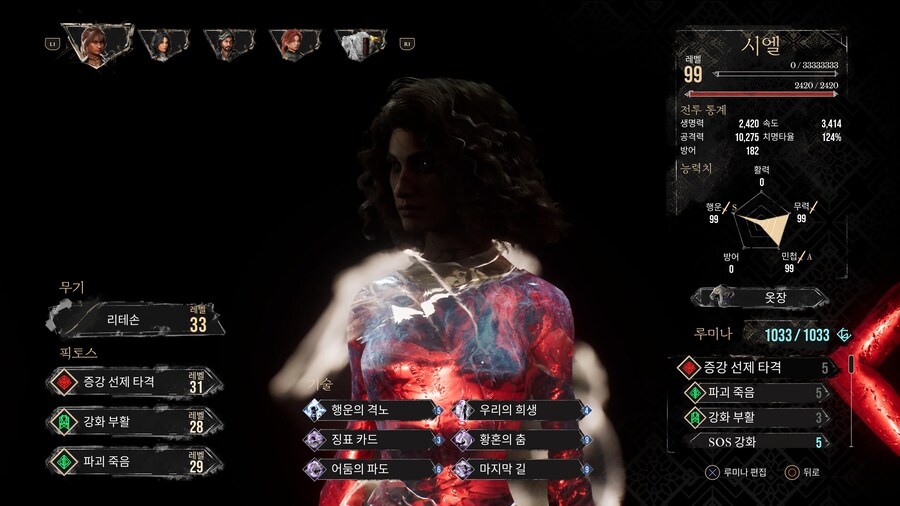This screenshot has height=506, width=900.
Task: Open the 마지막 길 skill
Action: pos(520,468)
